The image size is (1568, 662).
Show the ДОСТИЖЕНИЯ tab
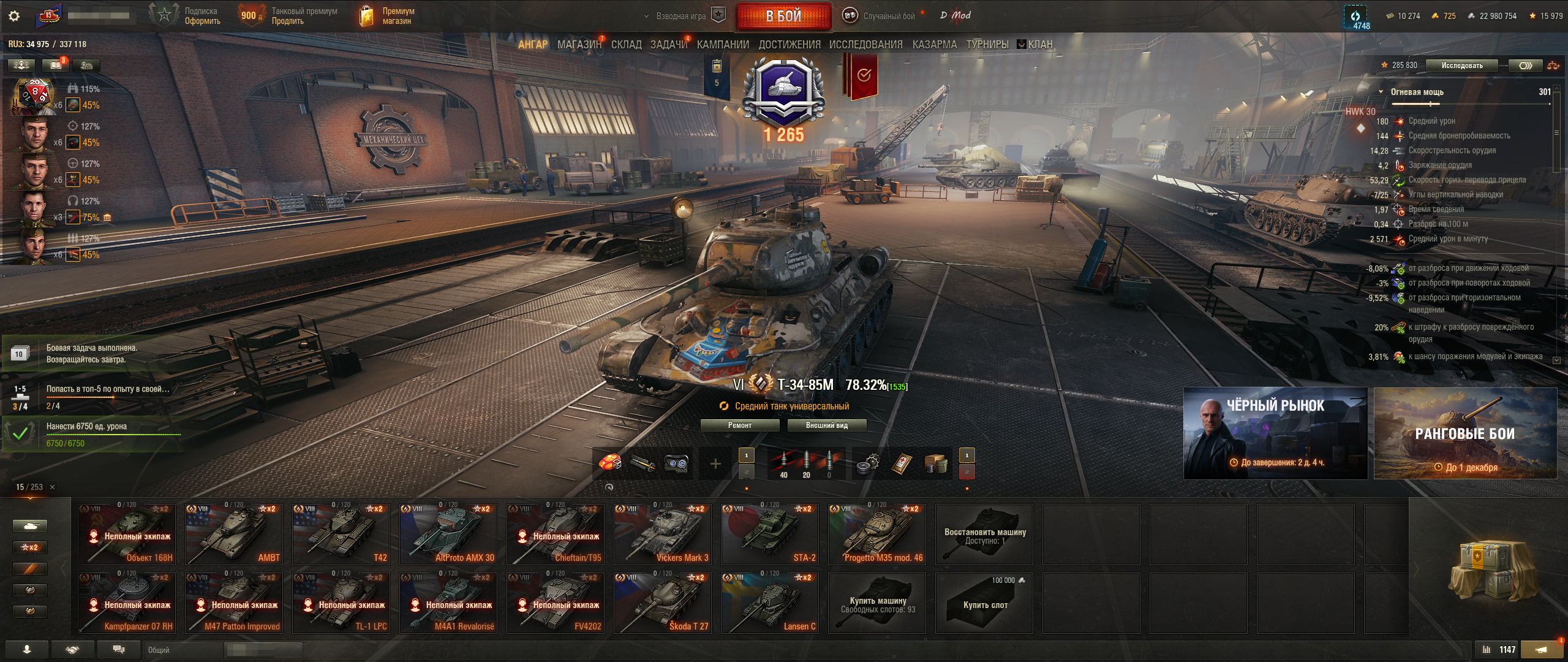click(789, 44)
